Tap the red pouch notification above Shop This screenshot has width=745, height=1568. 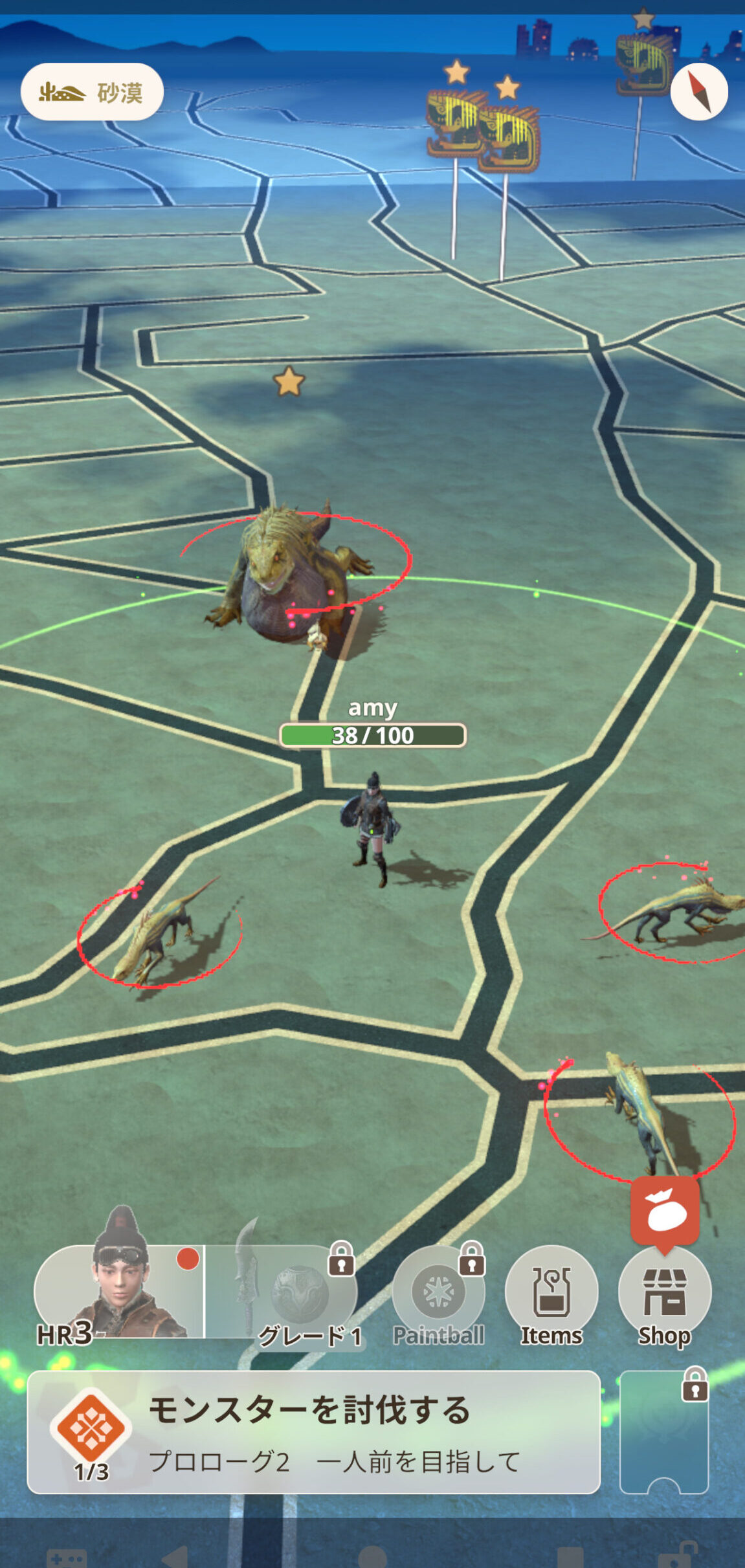tap(665, 1210)
